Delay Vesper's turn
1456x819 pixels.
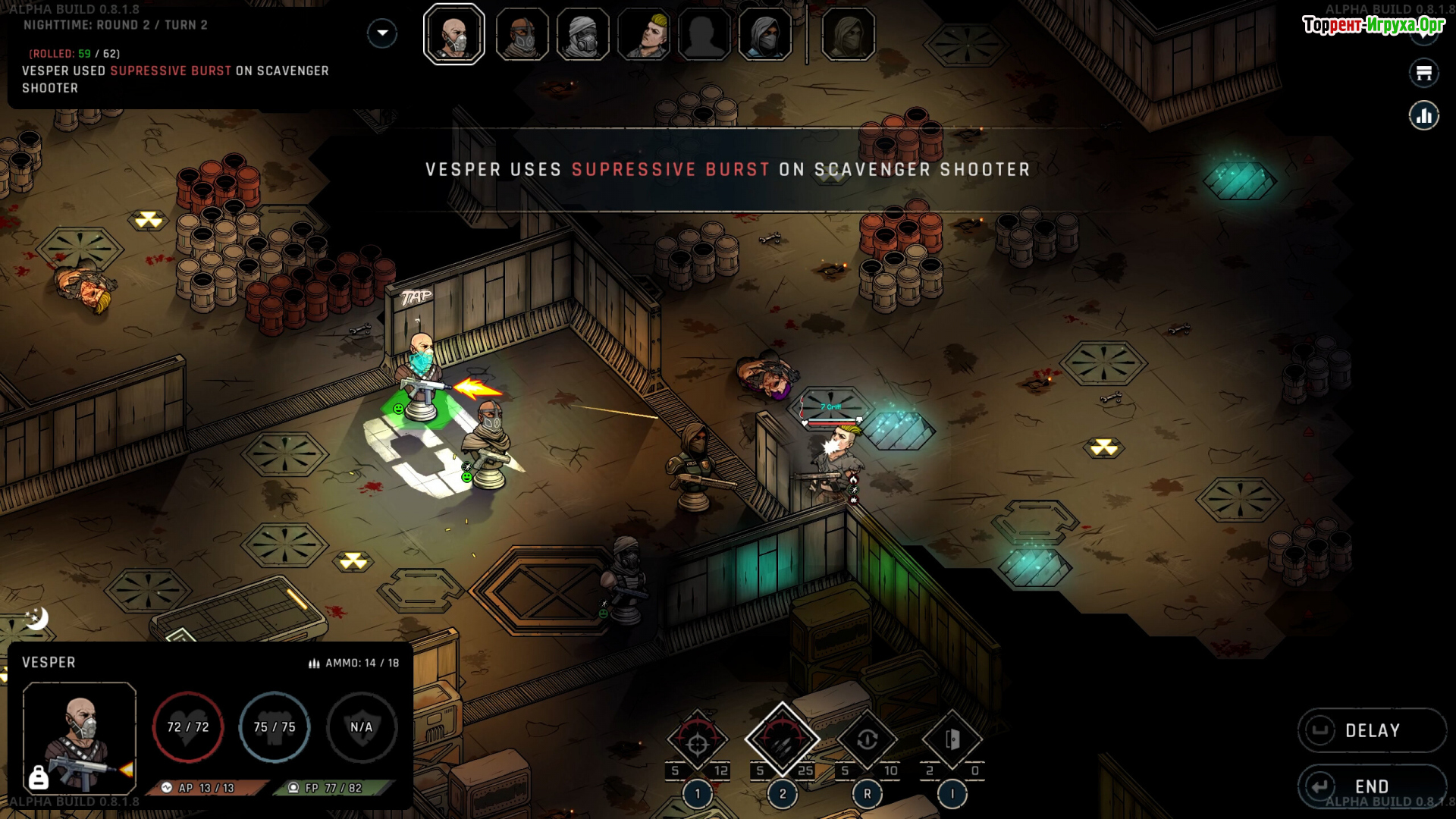1372,730
